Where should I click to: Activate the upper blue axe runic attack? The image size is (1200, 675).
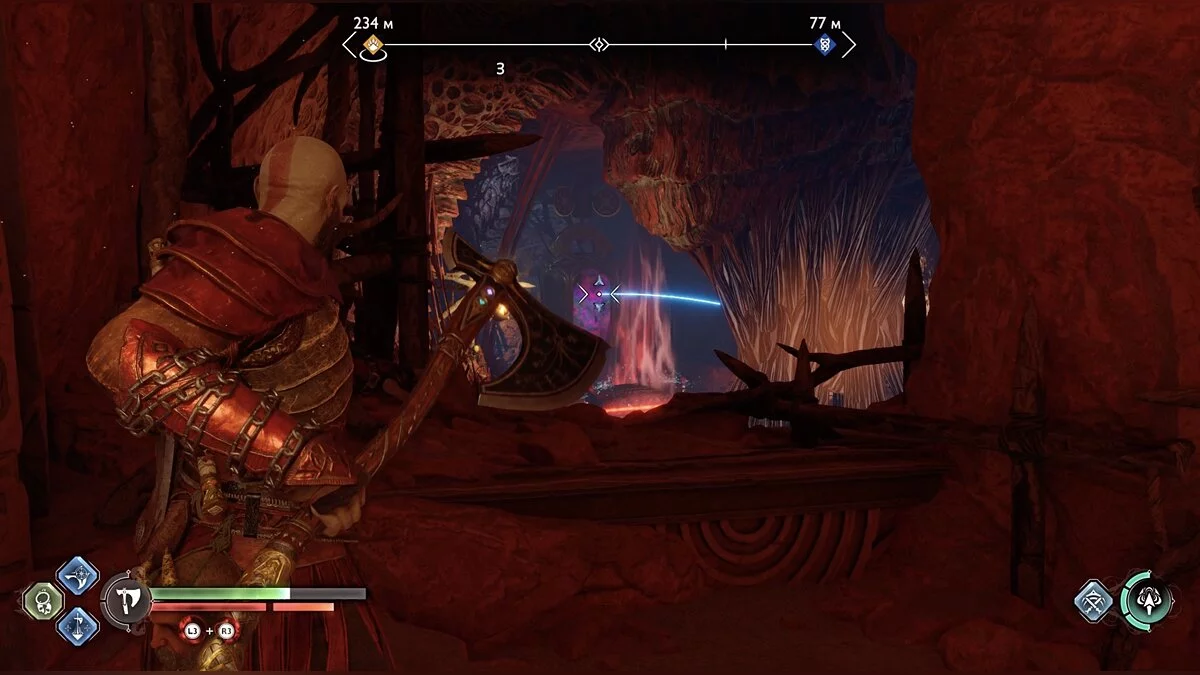[77, 576]
